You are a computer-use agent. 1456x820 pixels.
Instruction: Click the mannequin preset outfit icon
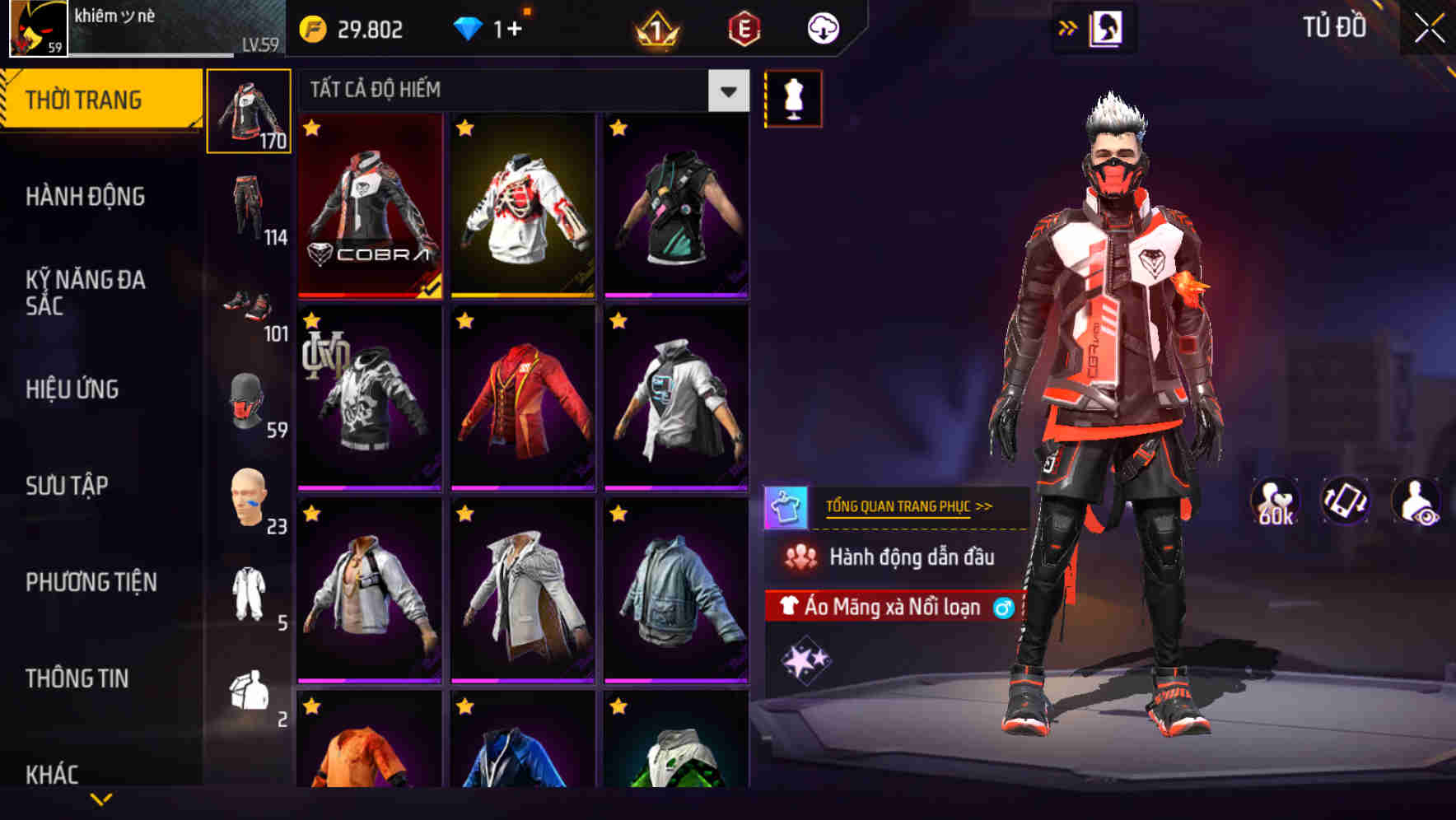tap(791, 99)
